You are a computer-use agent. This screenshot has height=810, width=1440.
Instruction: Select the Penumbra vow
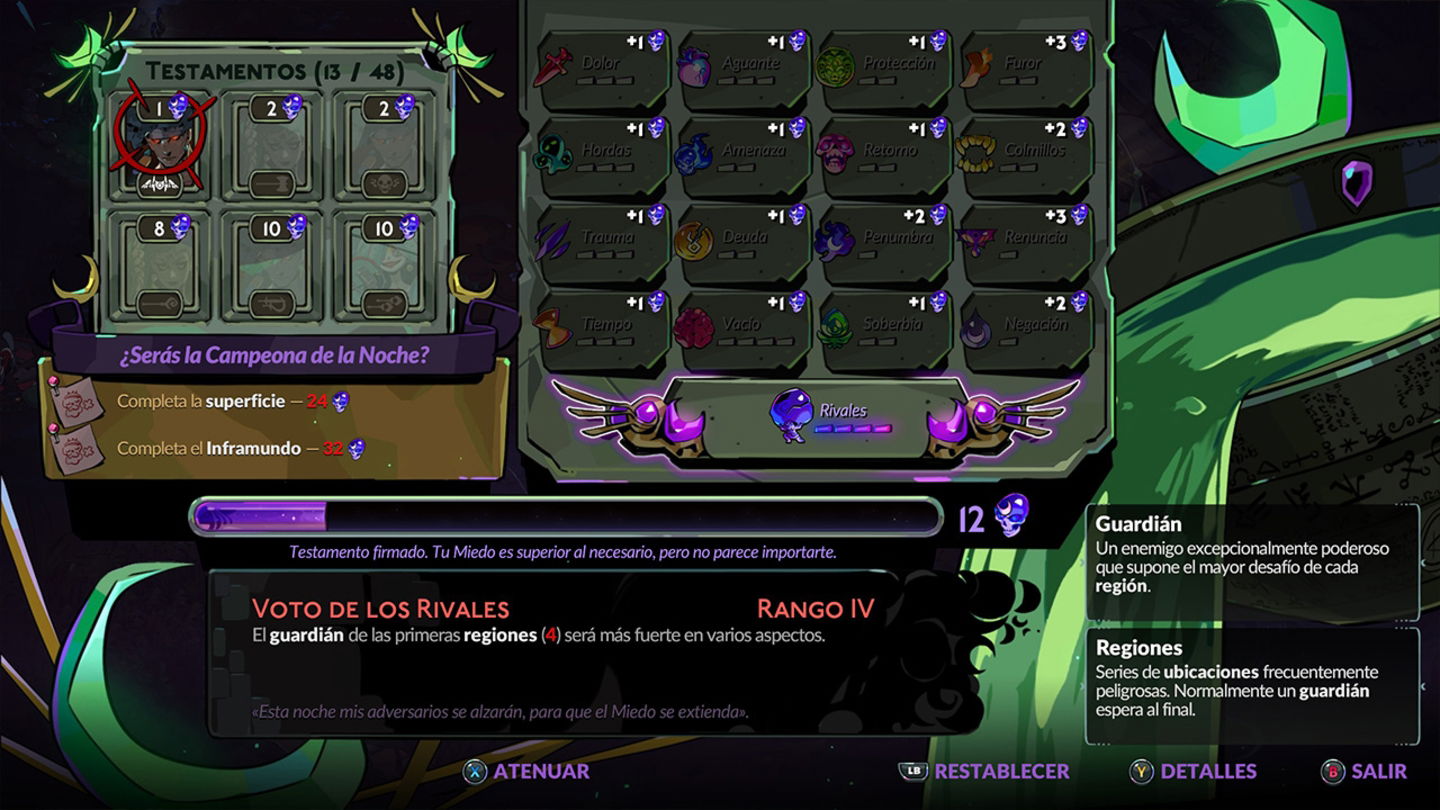coord(884,244)
